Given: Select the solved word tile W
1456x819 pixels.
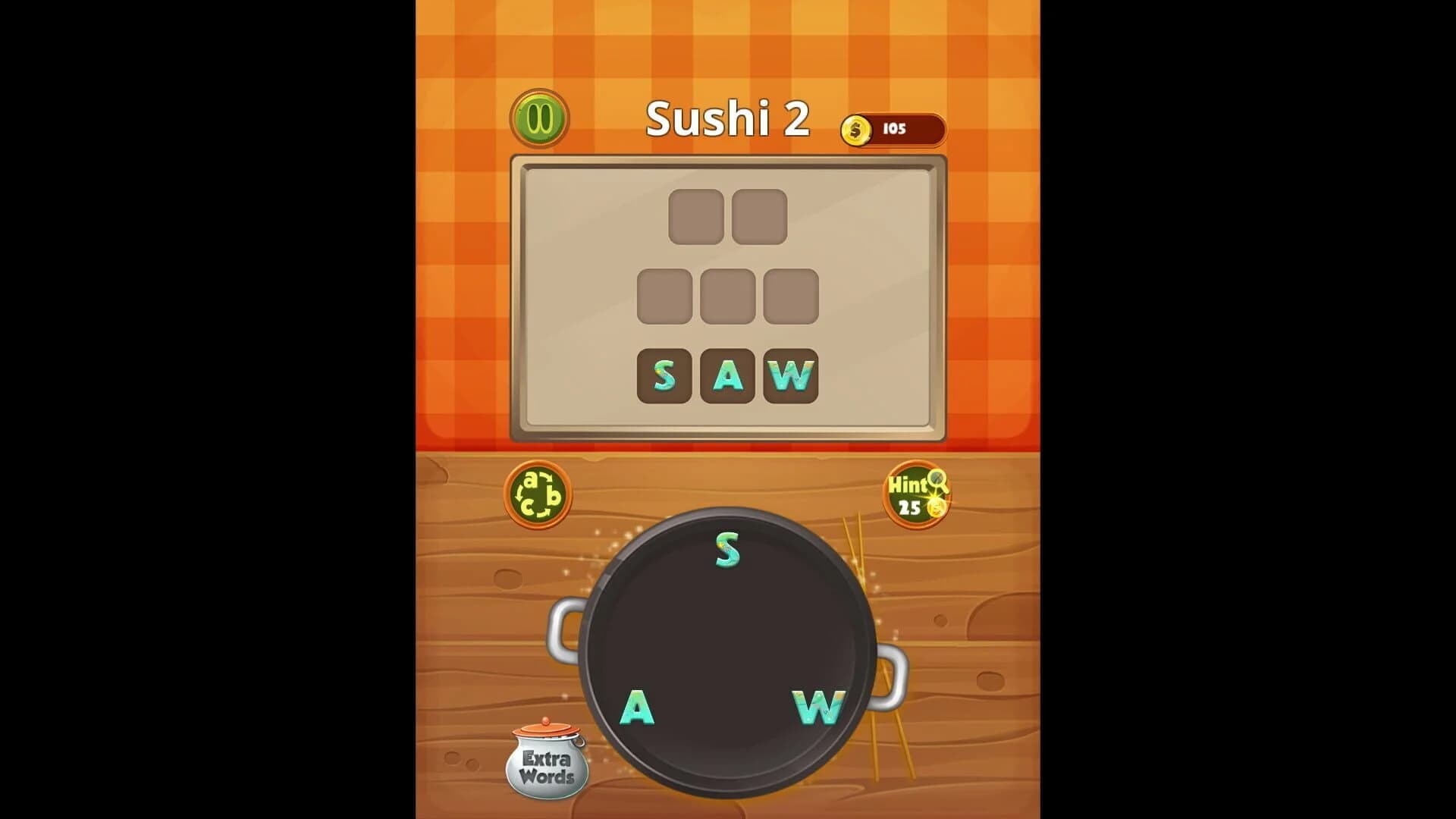Looking at the screenshot, I should [x=791, y=377].
